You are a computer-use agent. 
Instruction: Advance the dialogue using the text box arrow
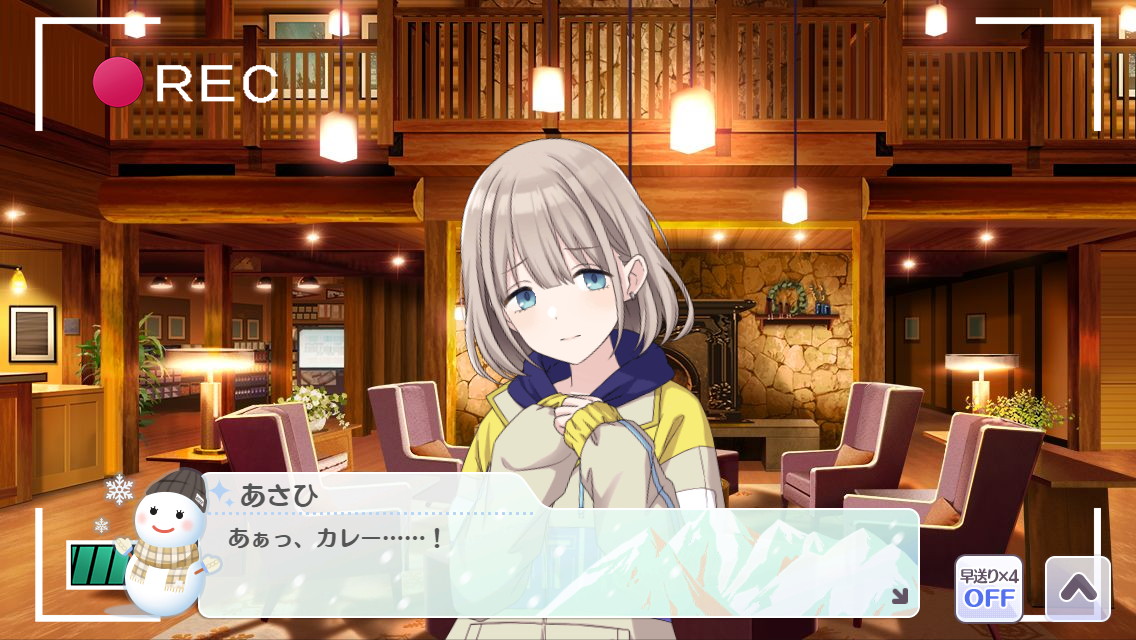tap(899, 596)
